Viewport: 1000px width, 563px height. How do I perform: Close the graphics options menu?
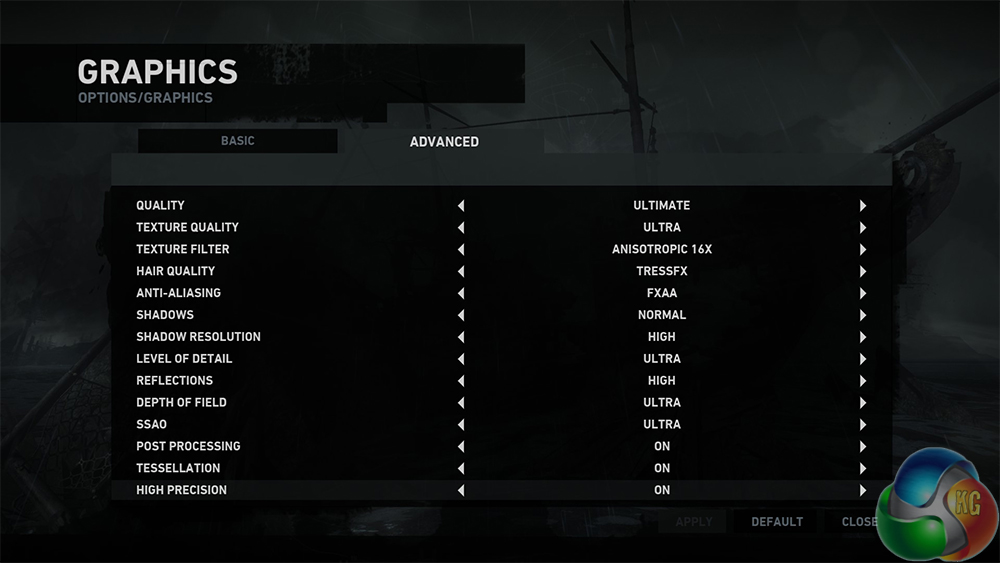point(859,521)
